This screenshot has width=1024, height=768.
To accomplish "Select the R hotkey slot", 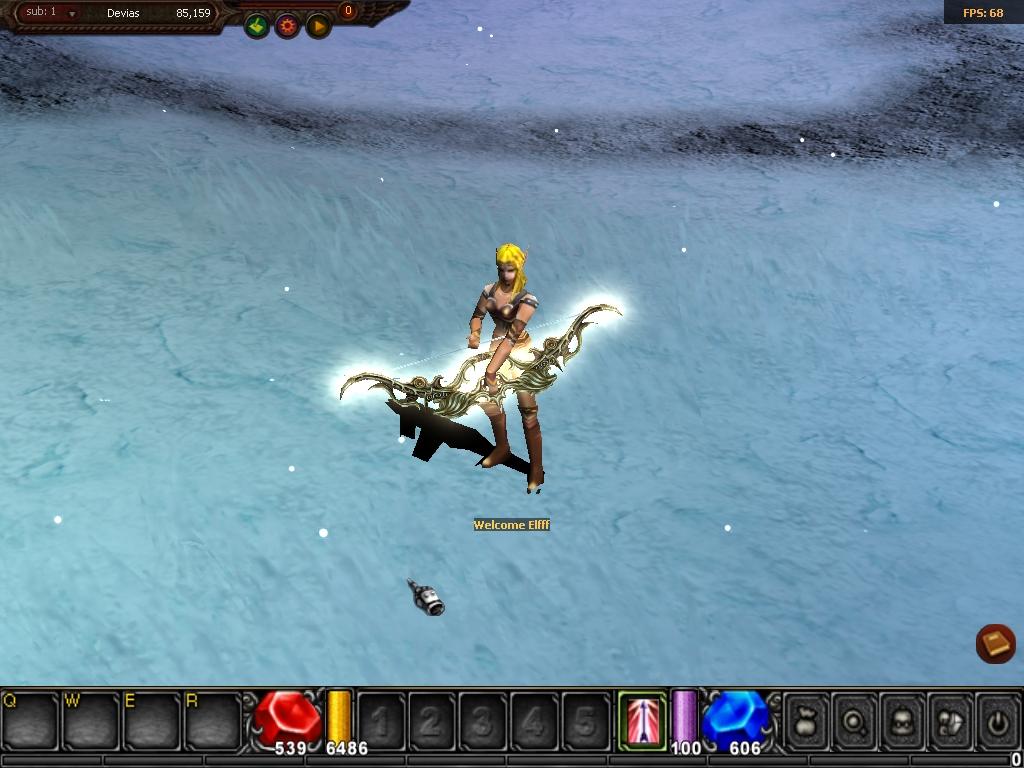I will (x=213, y=720).
